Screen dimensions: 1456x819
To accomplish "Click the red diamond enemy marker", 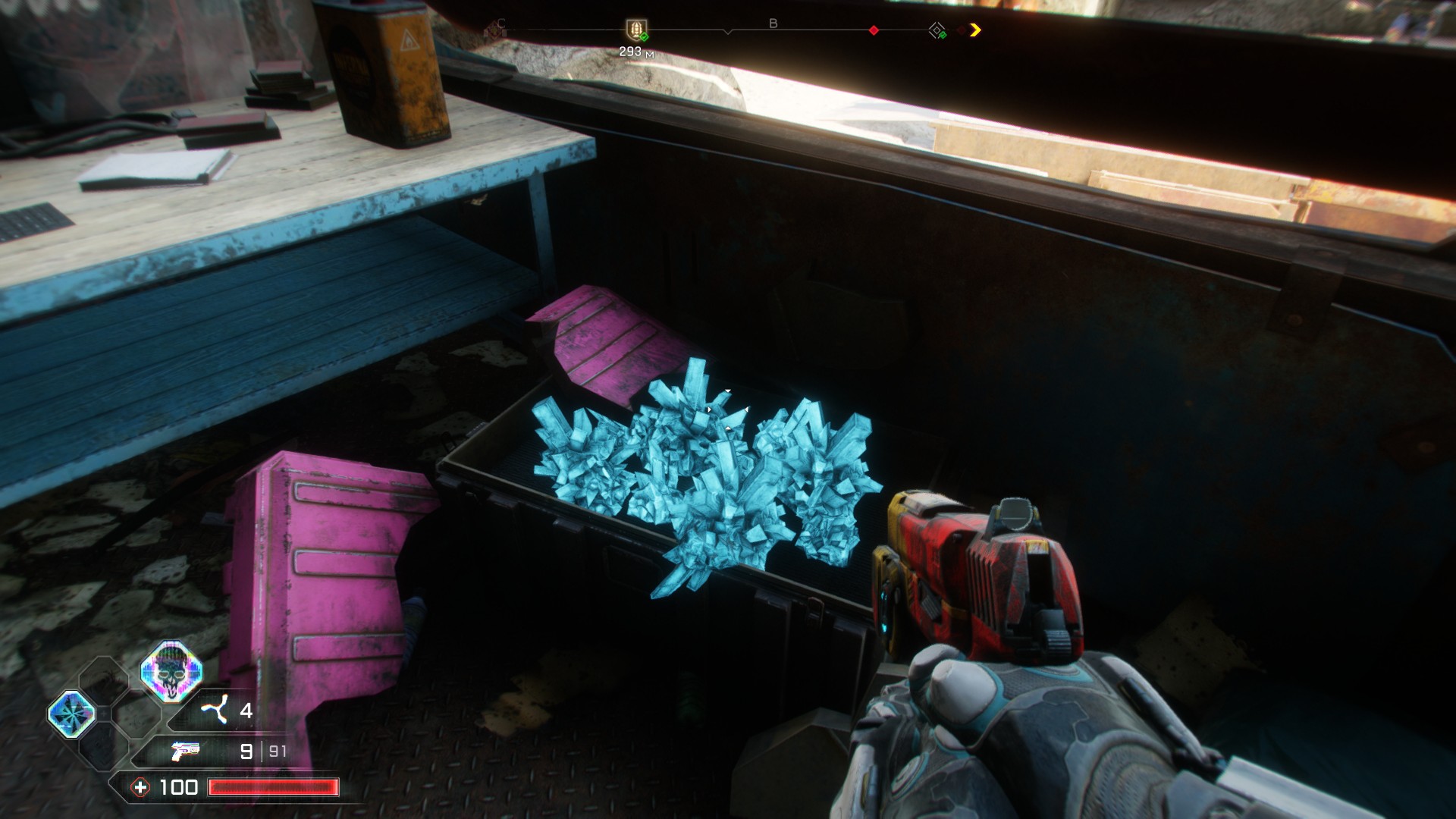I will coord(874,30).
